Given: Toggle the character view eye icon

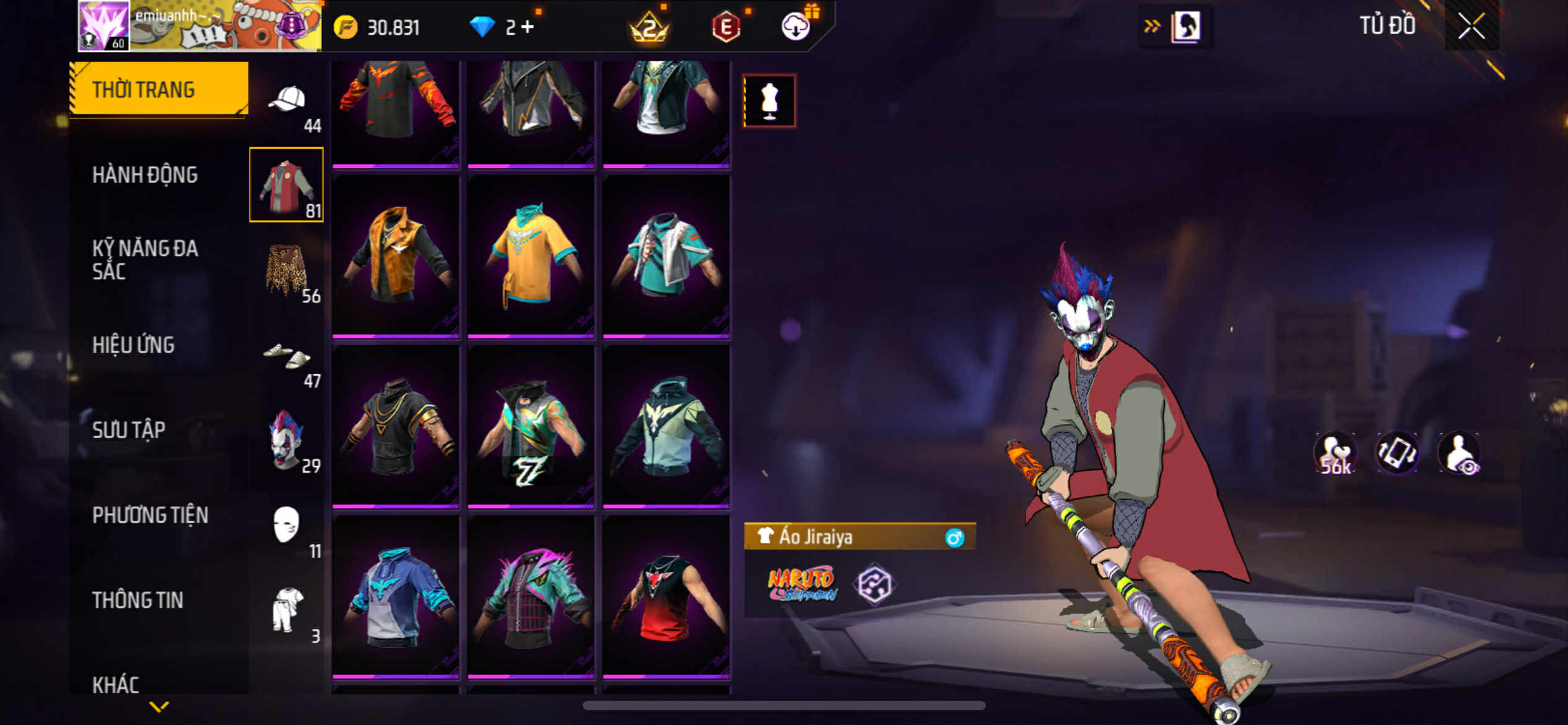Looking at the screenshot, I should (1459, 454).
